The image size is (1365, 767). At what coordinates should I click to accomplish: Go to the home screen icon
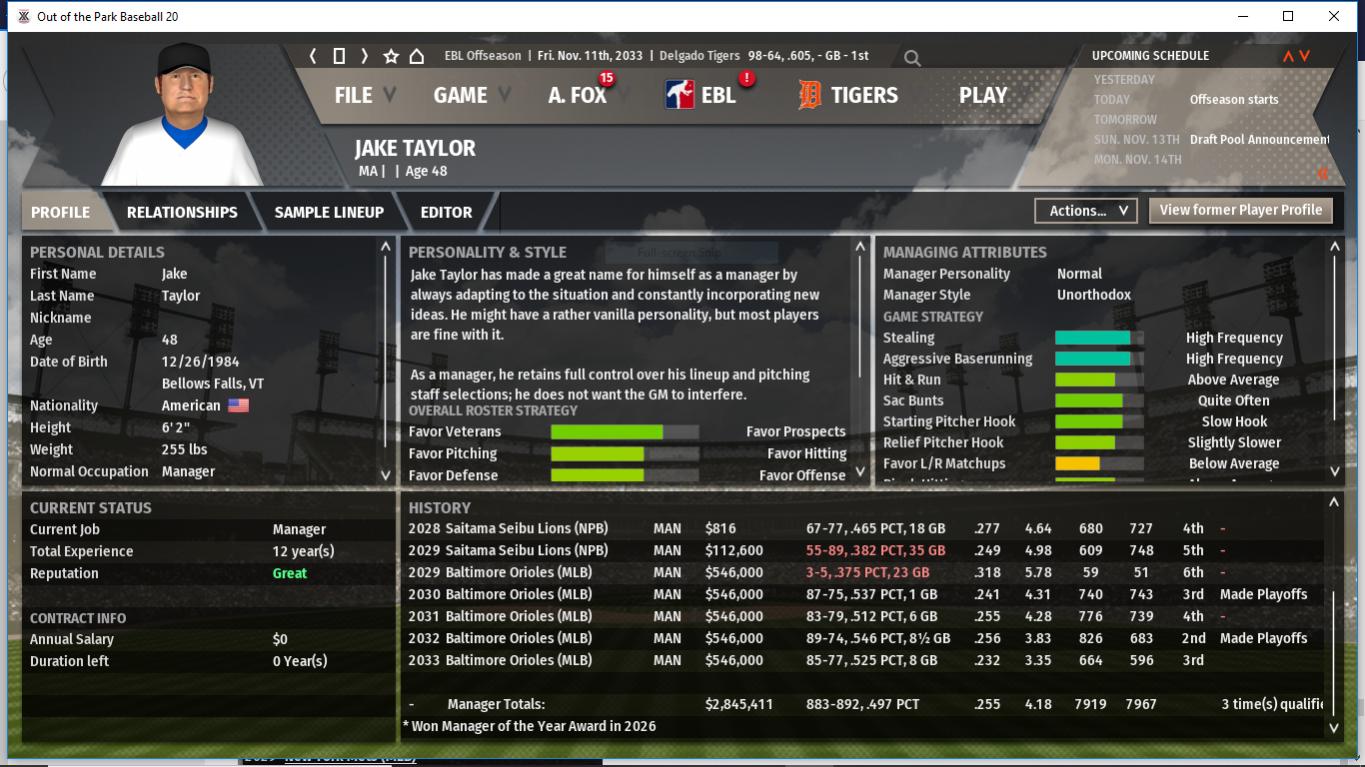pyautogui.click(x=417, y=56)
